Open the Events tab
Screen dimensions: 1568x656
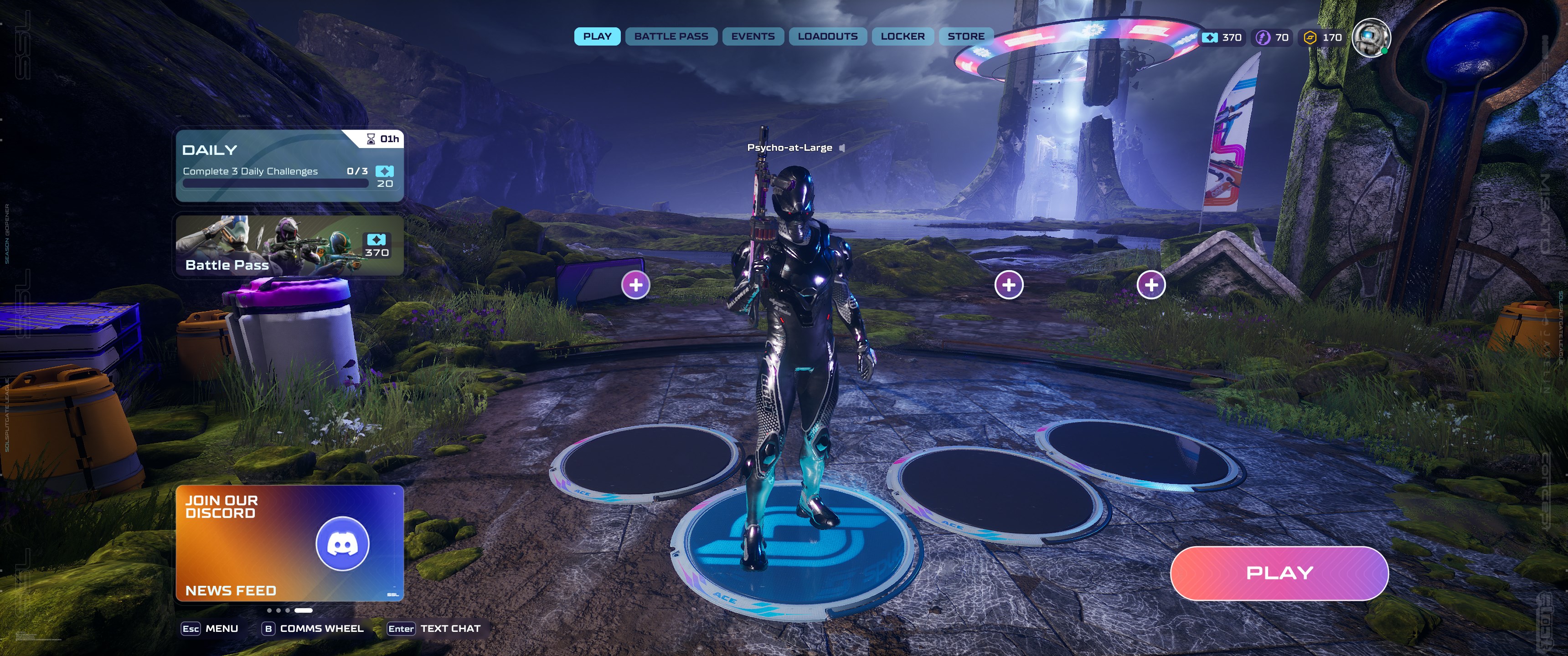[x=753, y=36]
